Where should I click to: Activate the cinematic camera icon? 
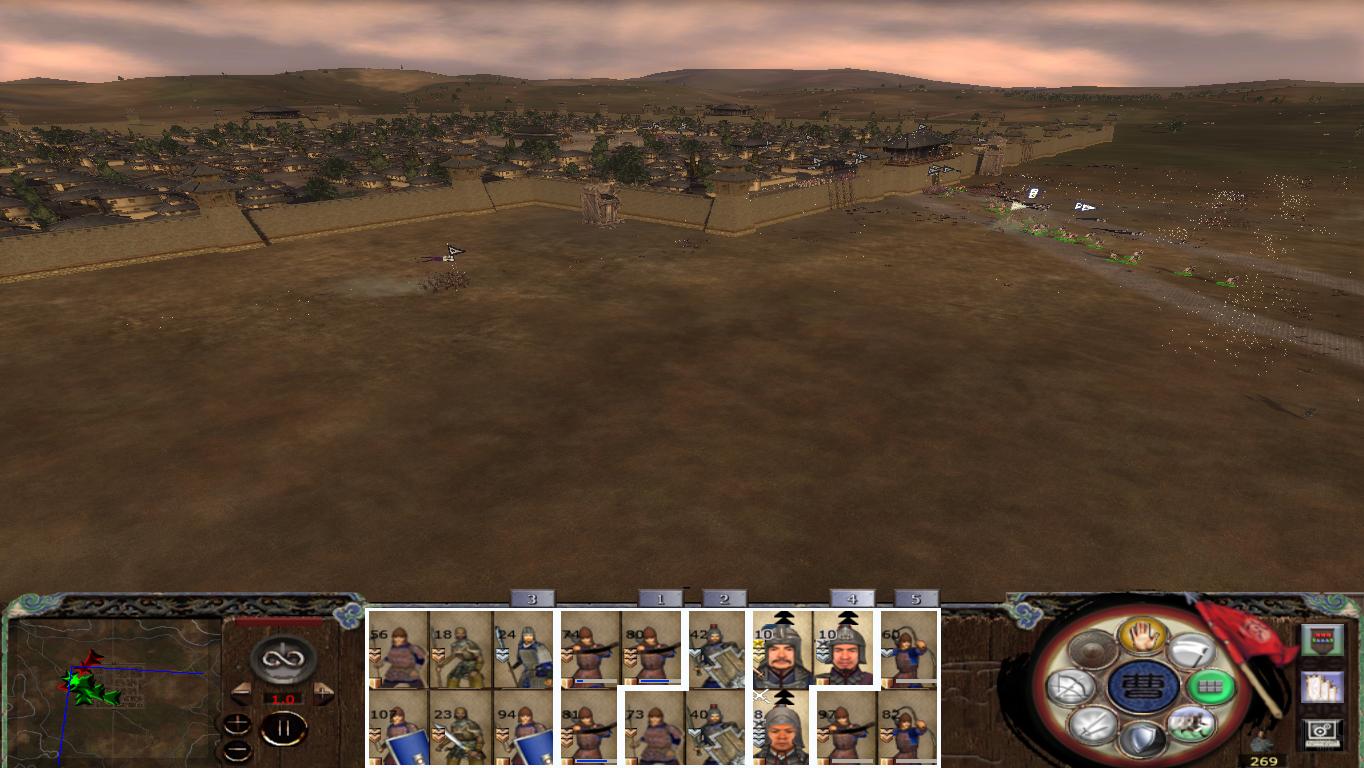1321,731
